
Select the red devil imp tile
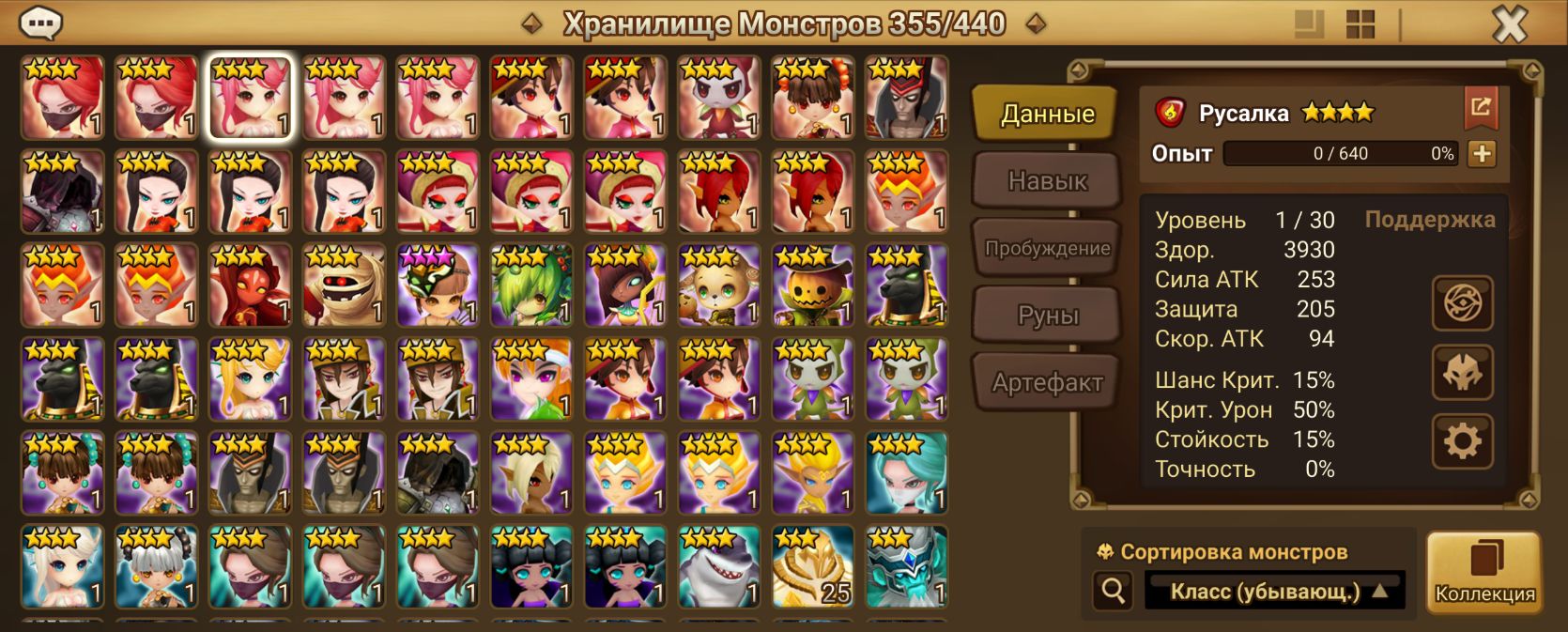coord(250,285)
